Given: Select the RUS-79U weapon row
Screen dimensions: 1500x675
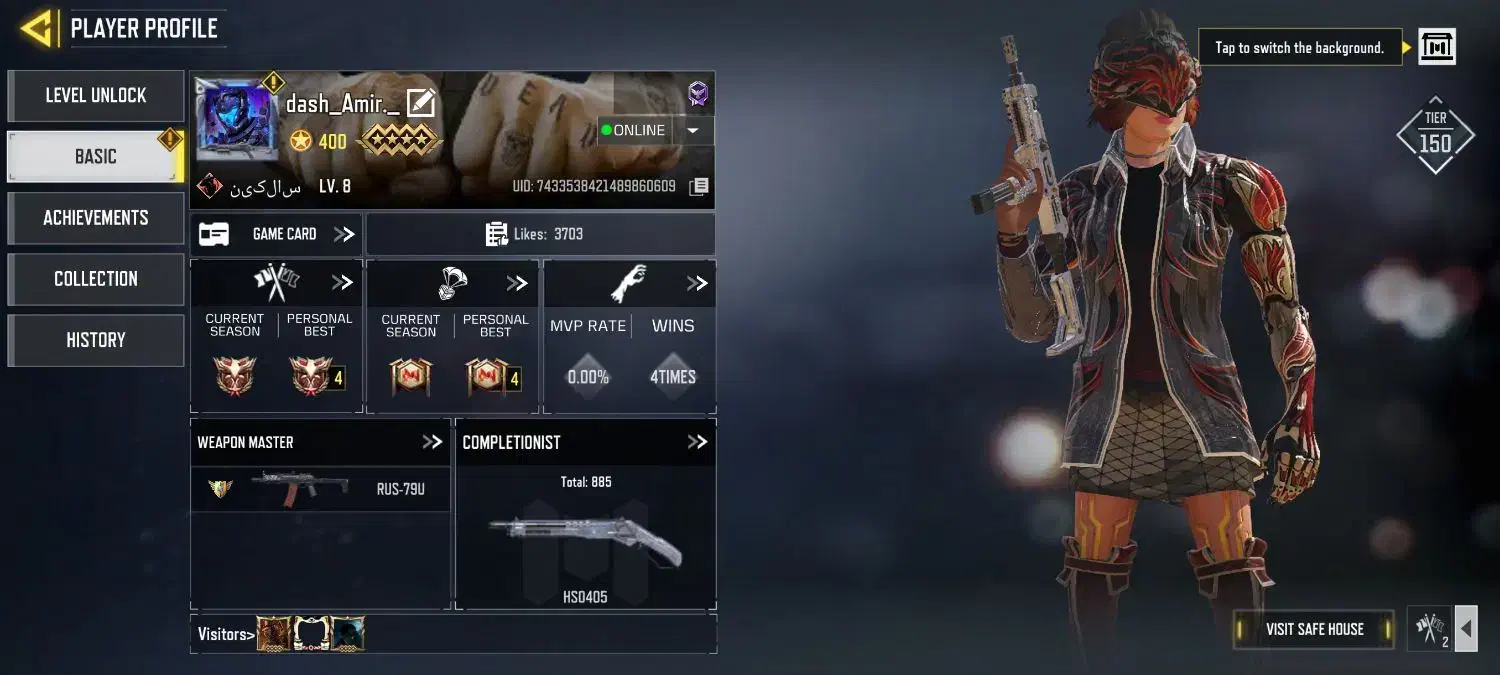Looking at the screenshot, I should (320, 489).
